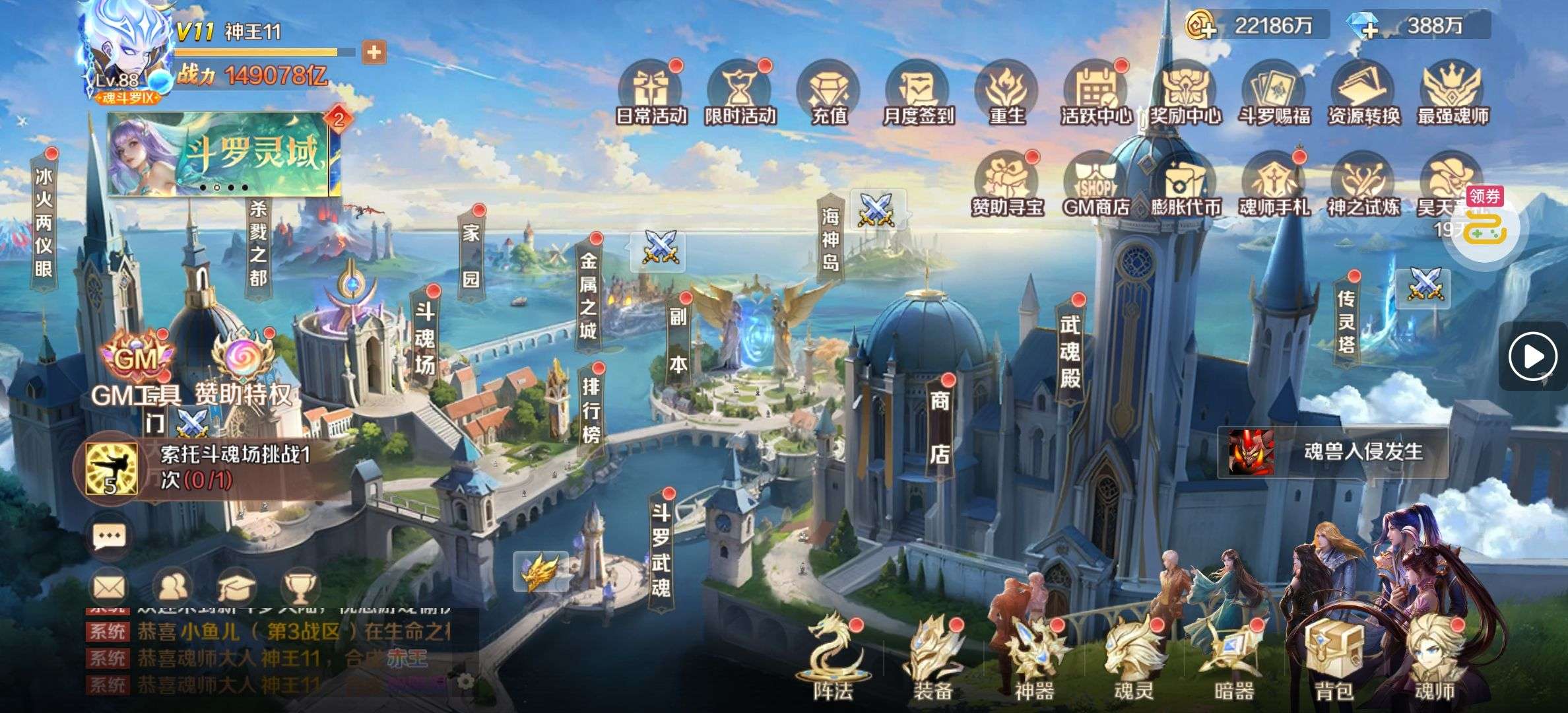Open the 阵法 formation menu
Screen dimensions: 1568x713
pyautogui.click(x=832, y=657)
